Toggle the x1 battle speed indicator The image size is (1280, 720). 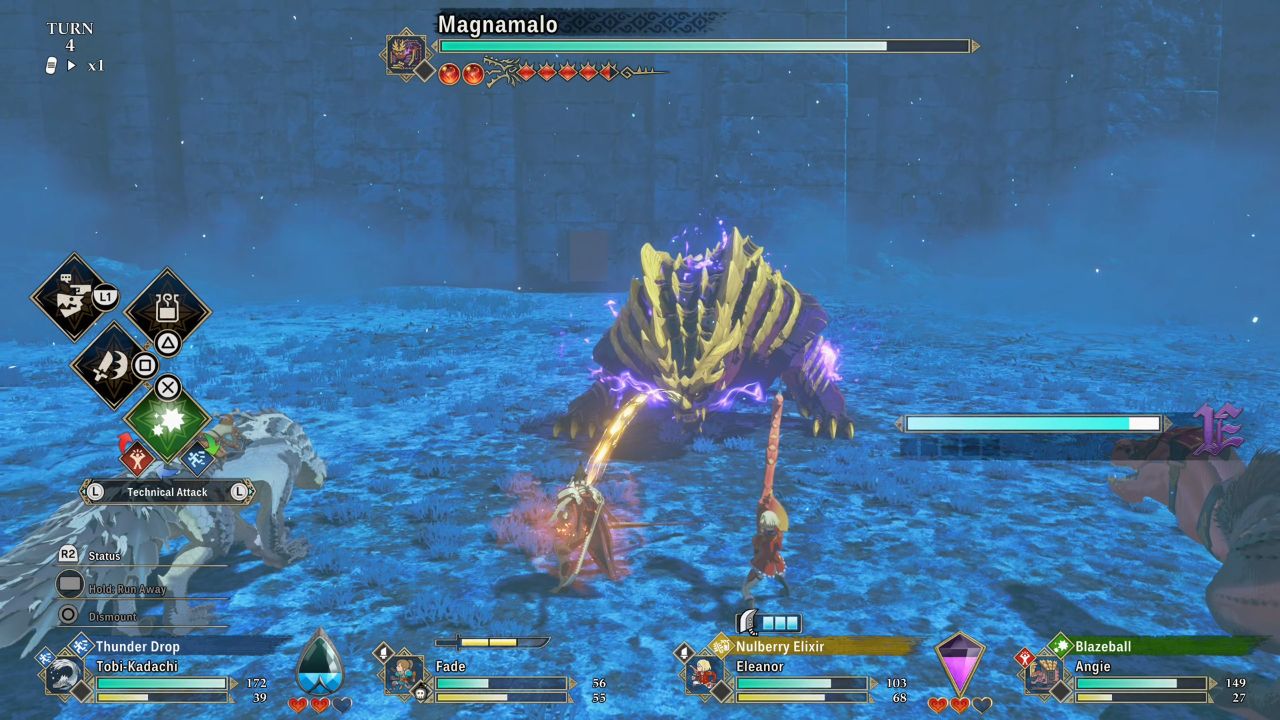pyautogui.click(x=96, y=66)
